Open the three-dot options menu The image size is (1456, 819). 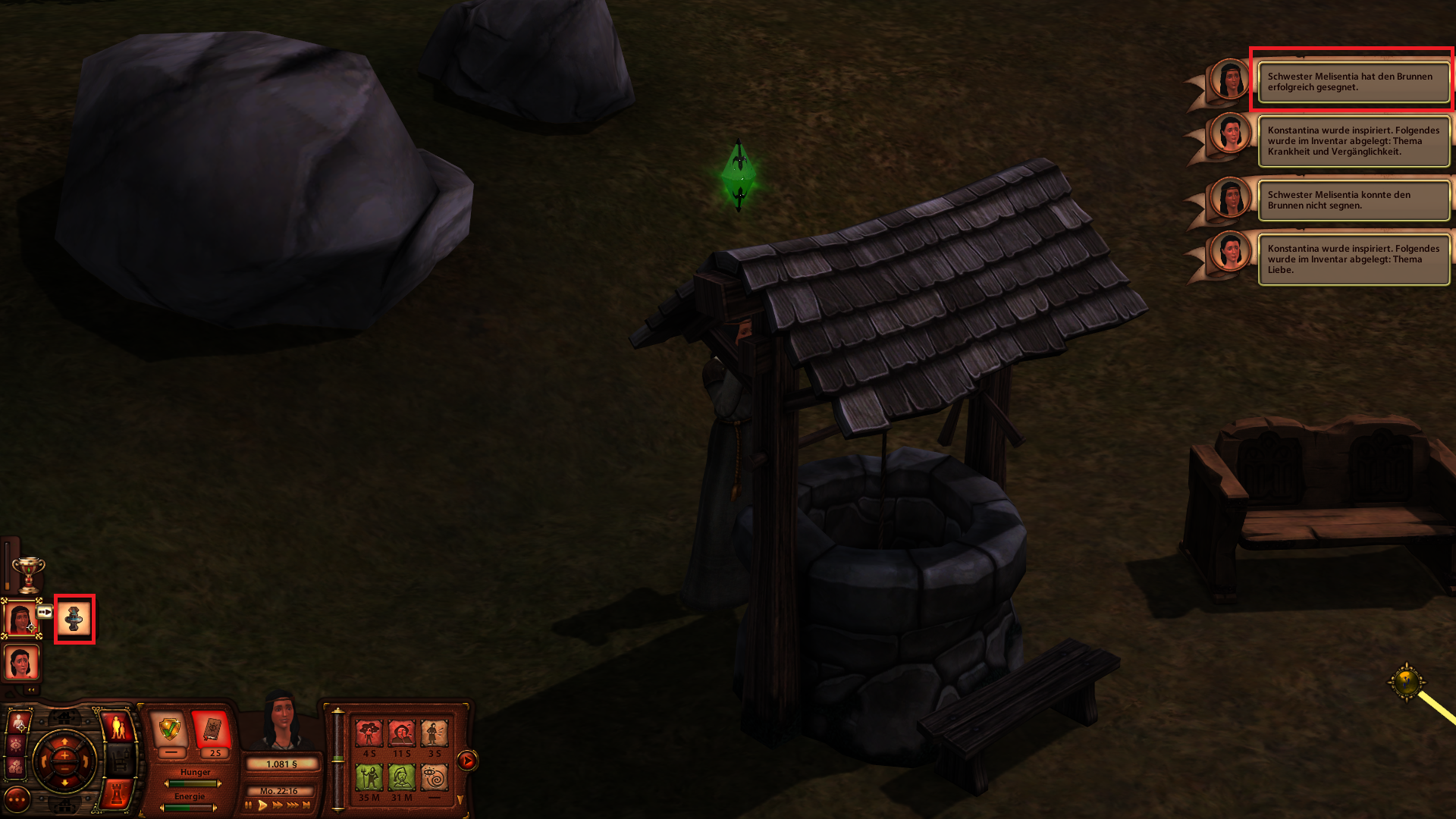17,799
